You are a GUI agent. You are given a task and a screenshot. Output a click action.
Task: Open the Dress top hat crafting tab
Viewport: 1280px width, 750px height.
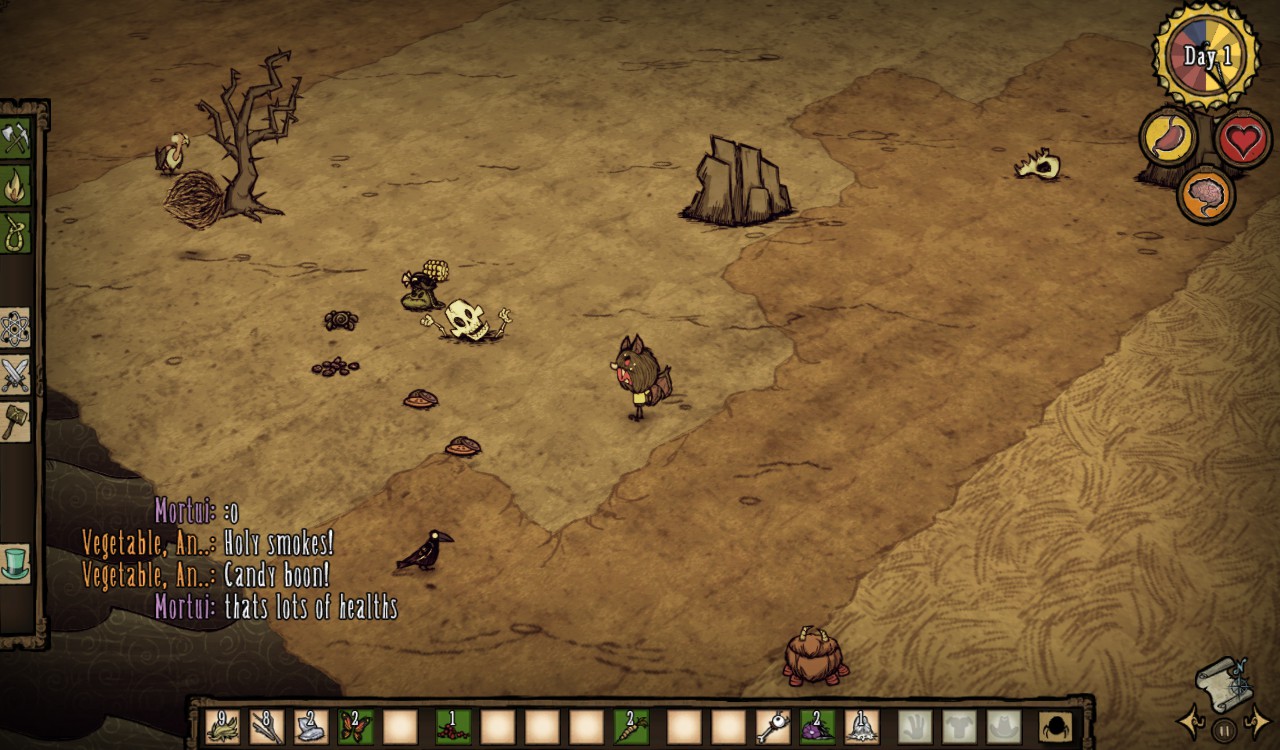pos(16,563)
